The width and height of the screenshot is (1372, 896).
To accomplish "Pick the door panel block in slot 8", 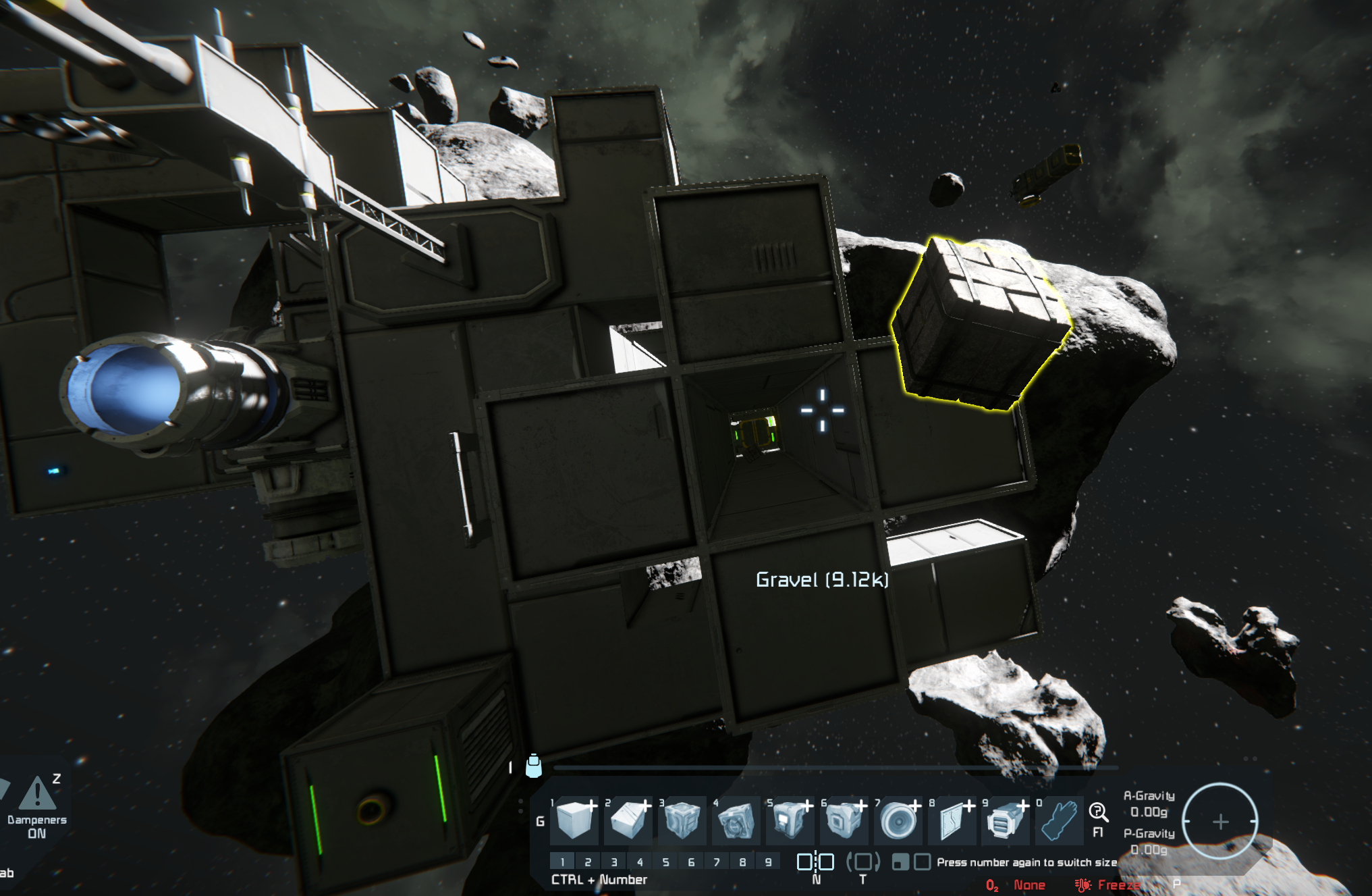I will pos(952,820).
